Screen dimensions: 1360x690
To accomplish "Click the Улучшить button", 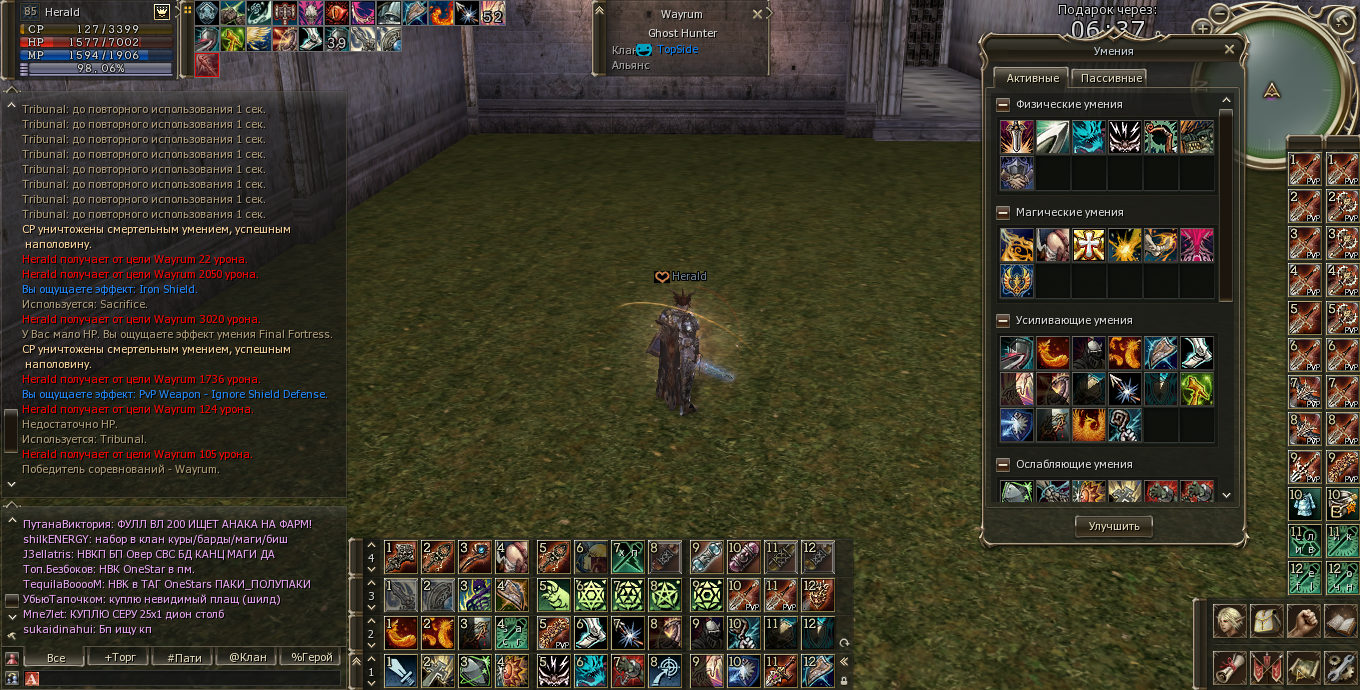I will click(1114, 526).
